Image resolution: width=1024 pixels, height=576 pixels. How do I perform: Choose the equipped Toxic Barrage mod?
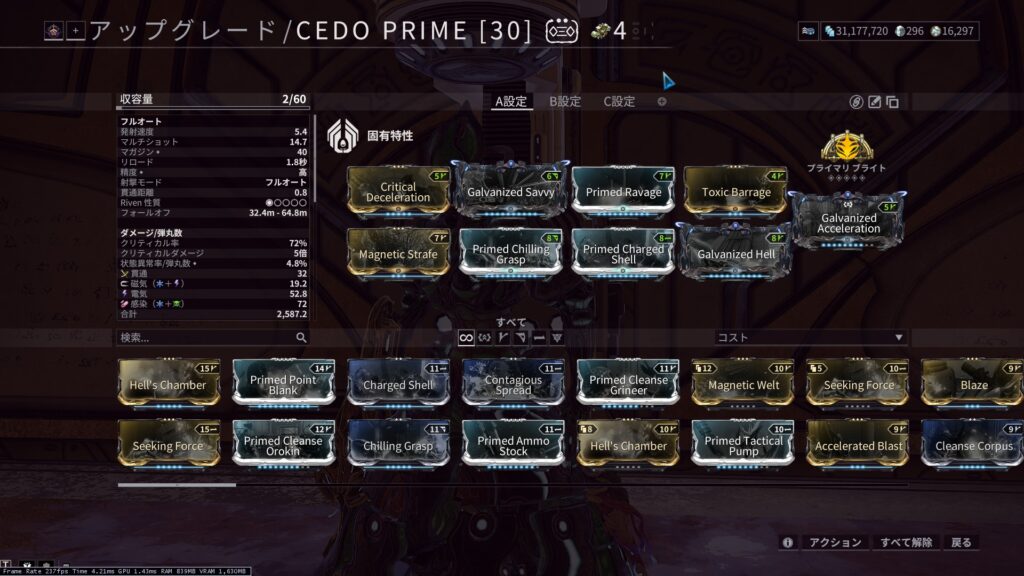click(736, 192)
